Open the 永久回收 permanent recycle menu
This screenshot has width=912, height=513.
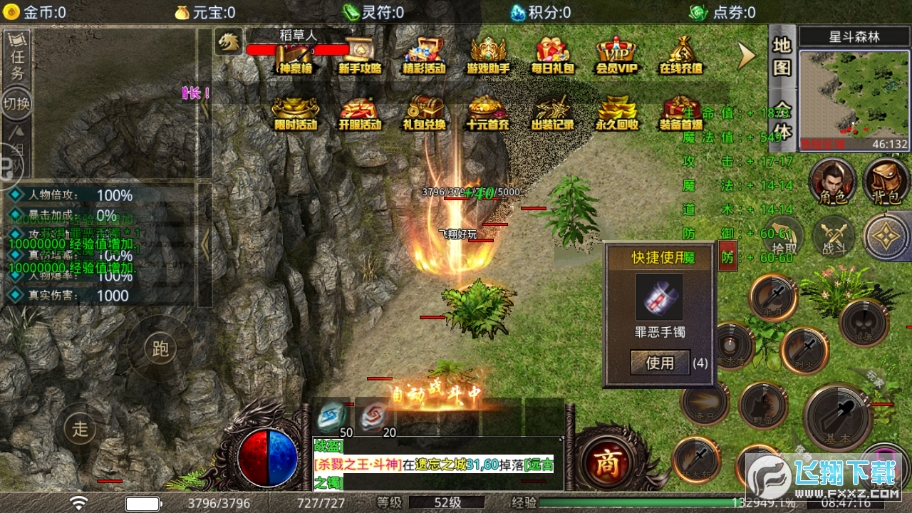616,111
